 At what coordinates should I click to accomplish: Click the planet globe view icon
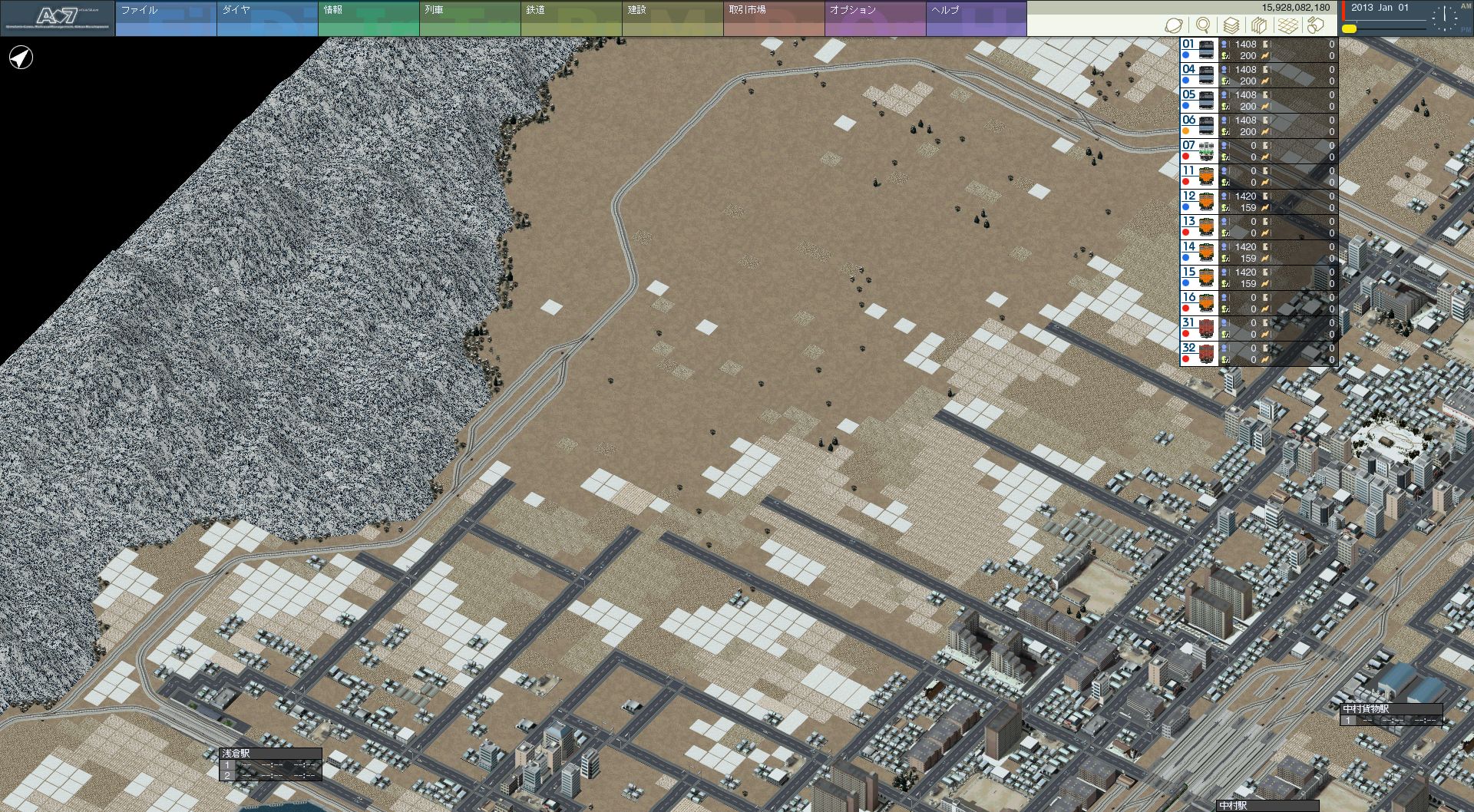1173,25
